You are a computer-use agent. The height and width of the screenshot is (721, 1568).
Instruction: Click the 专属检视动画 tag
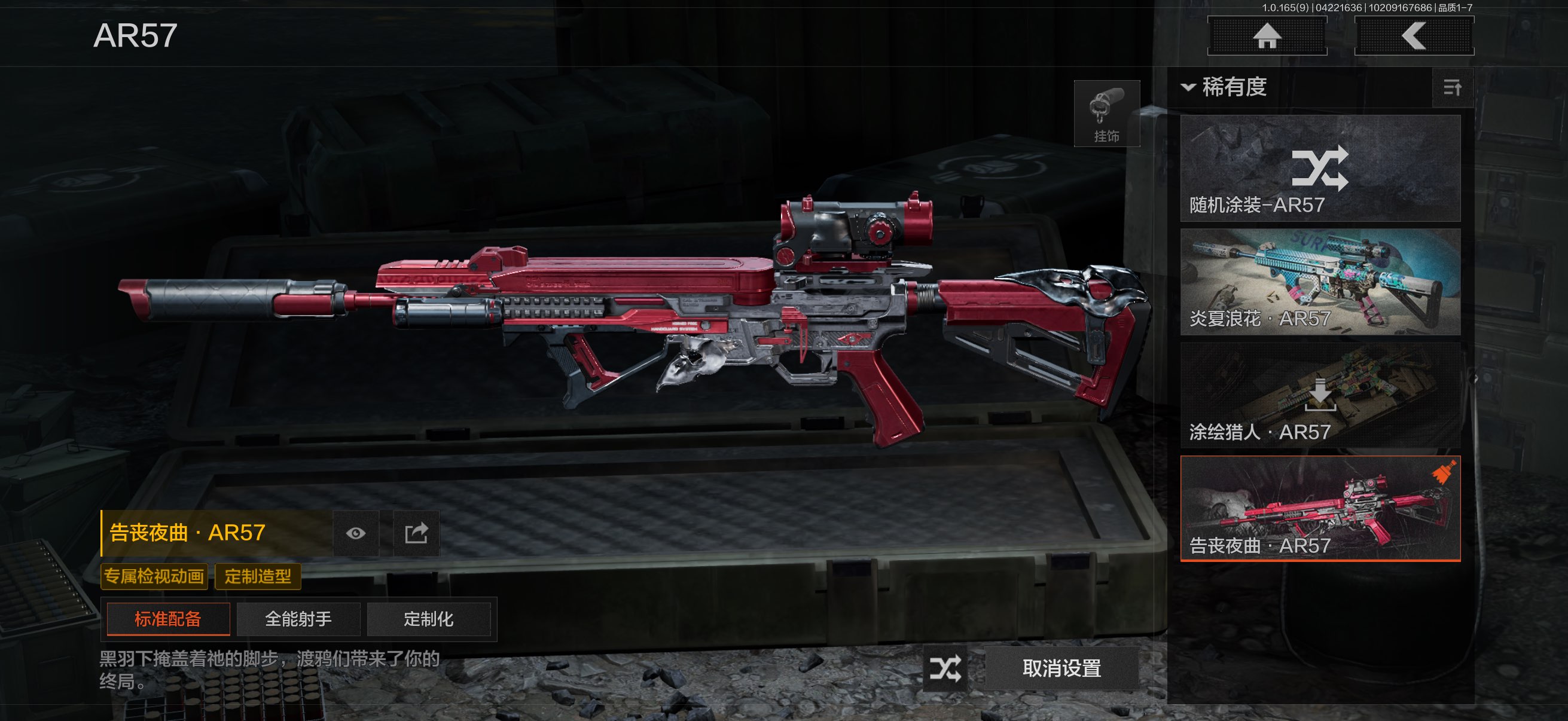pos(154,576)
